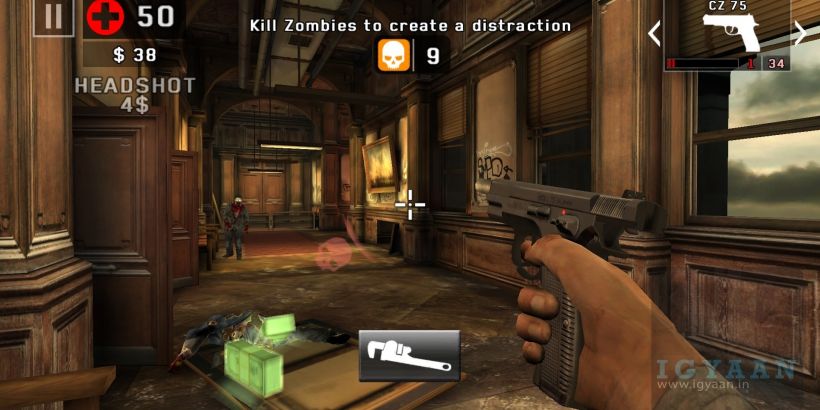Switch to the previous weapon
820x410 pixels.
655,34
